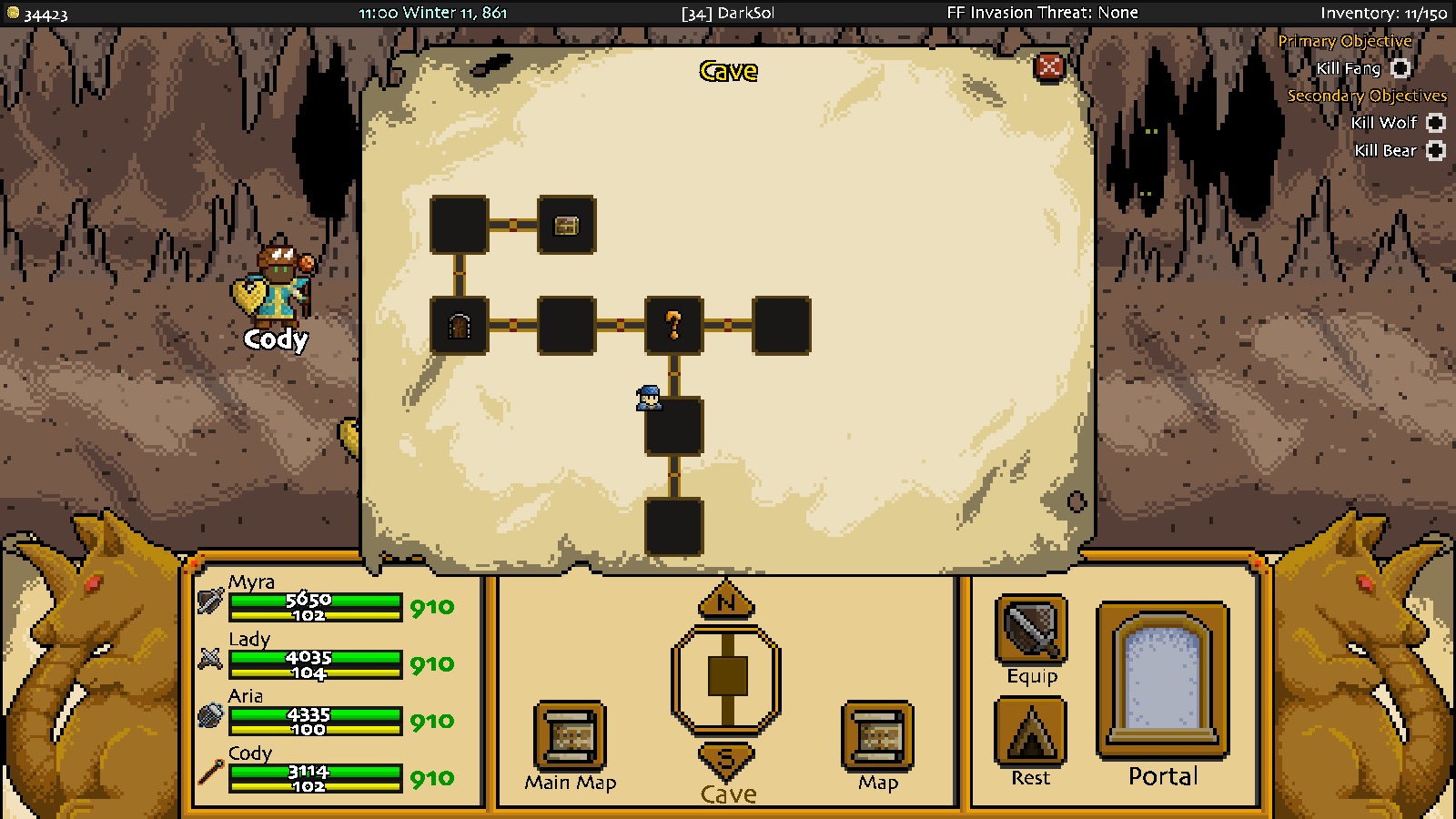Click Aria's shield weapon icon
The image size is (1456, 819).
(x=210, y=715)
